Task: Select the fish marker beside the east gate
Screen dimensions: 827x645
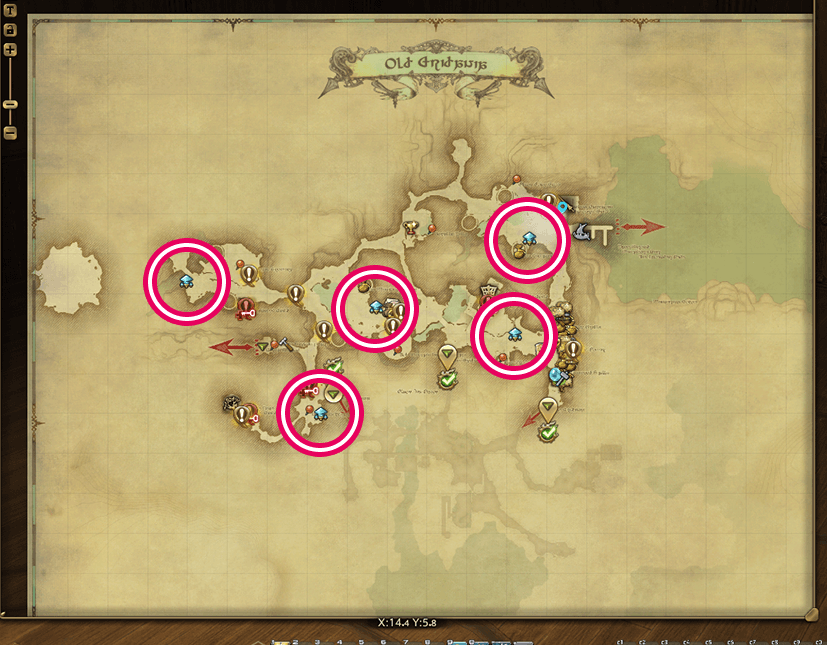Action: 583,230
